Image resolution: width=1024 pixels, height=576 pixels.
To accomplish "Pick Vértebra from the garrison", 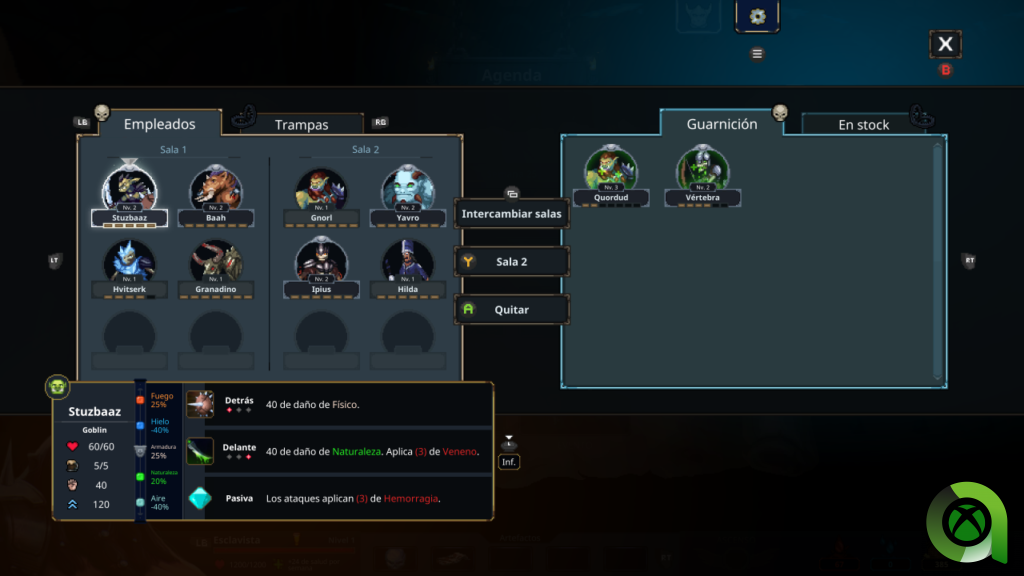I will click(x=702, y=171).
